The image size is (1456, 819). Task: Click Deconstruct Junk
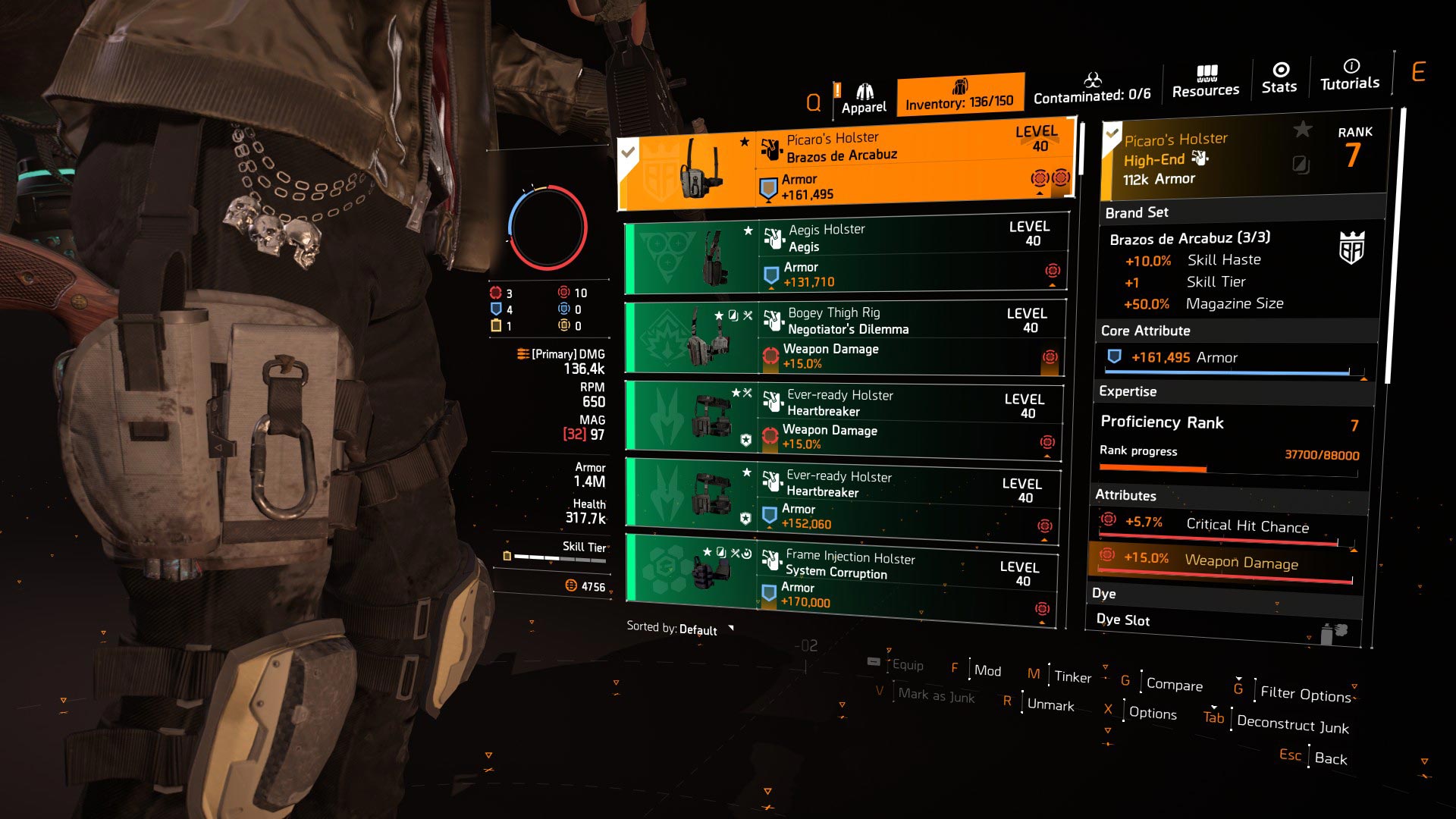pyautogui.click(x=1292, y=724)
